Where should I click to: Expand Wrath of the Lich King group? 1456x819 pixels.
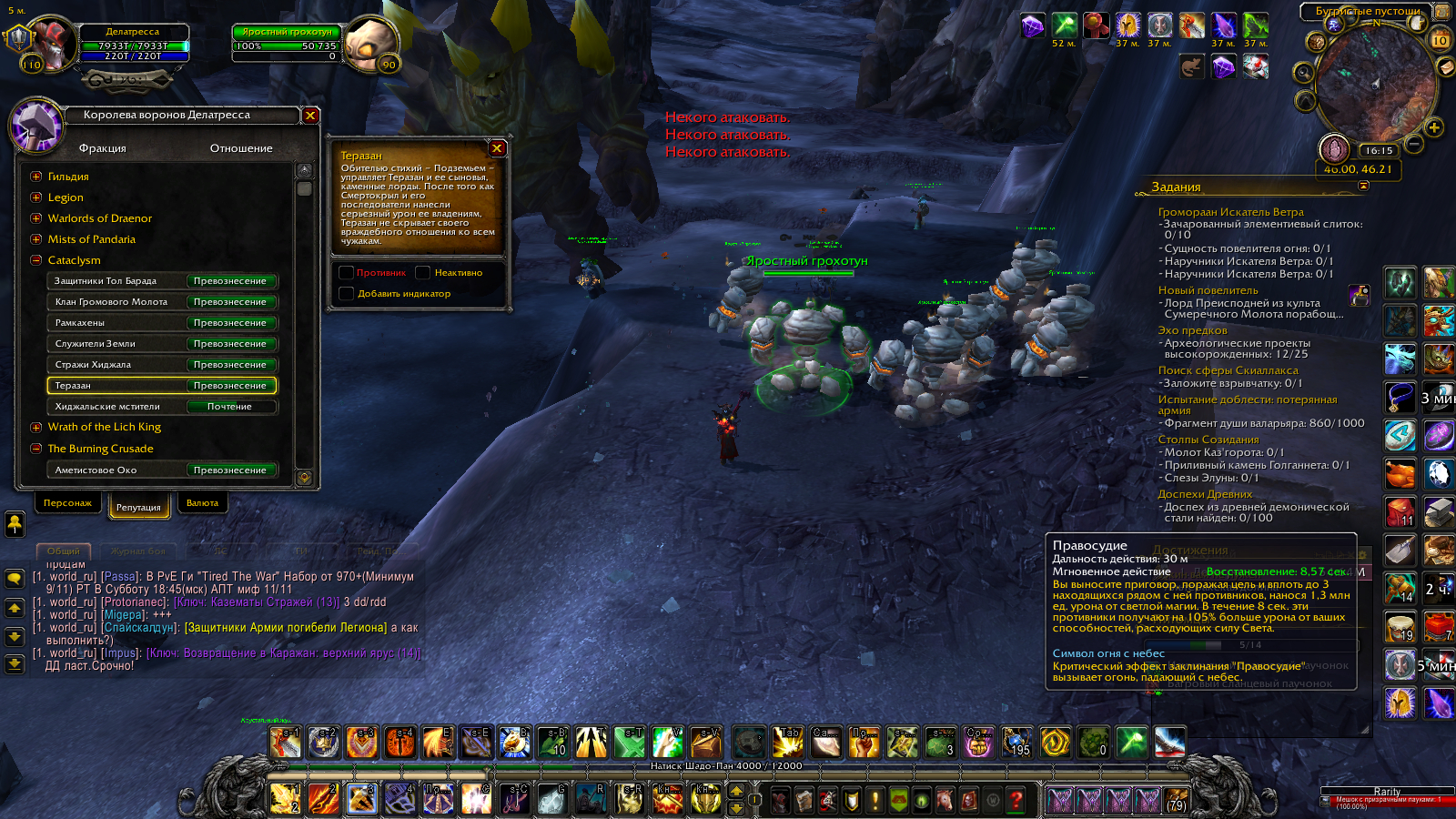[x=36, y=428]
